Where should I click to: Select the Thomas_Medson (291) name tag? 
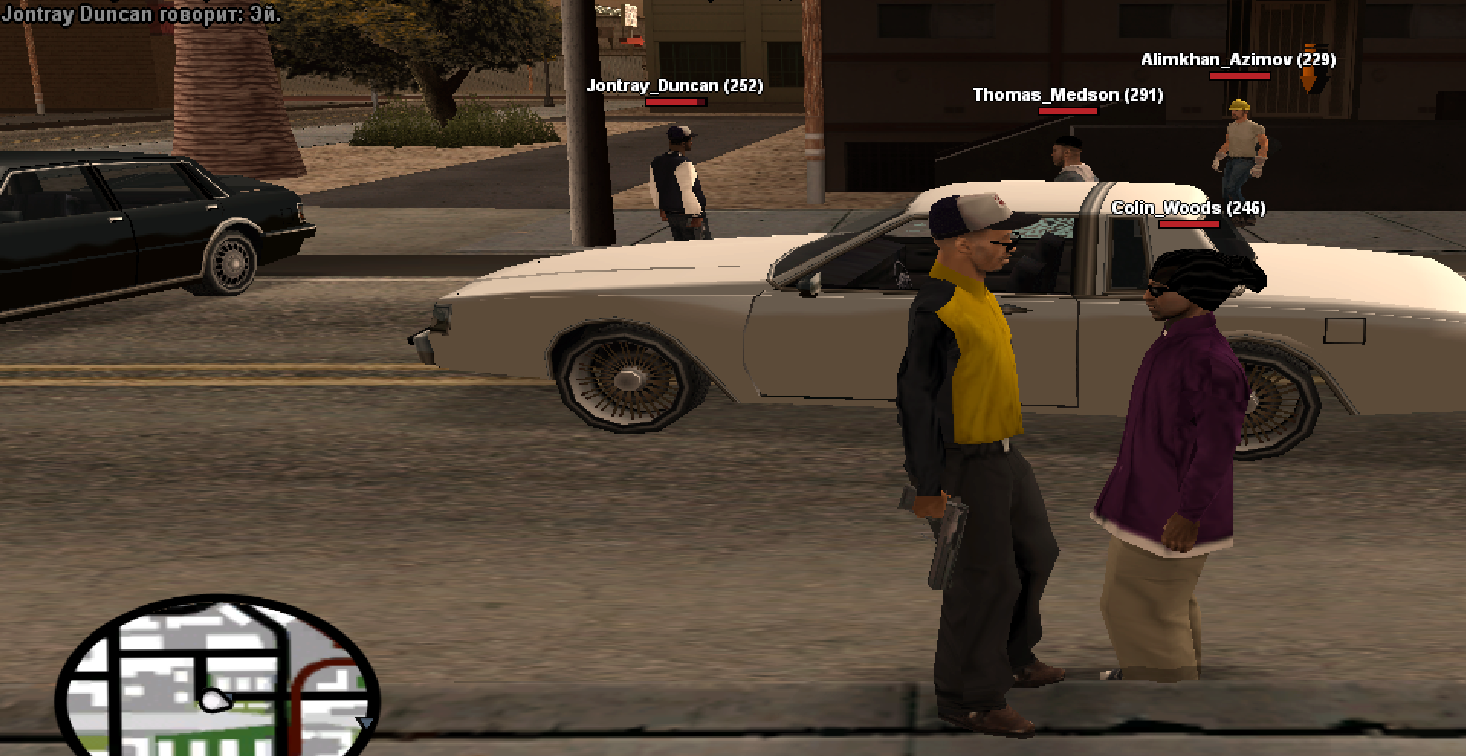click(1067, 95)
